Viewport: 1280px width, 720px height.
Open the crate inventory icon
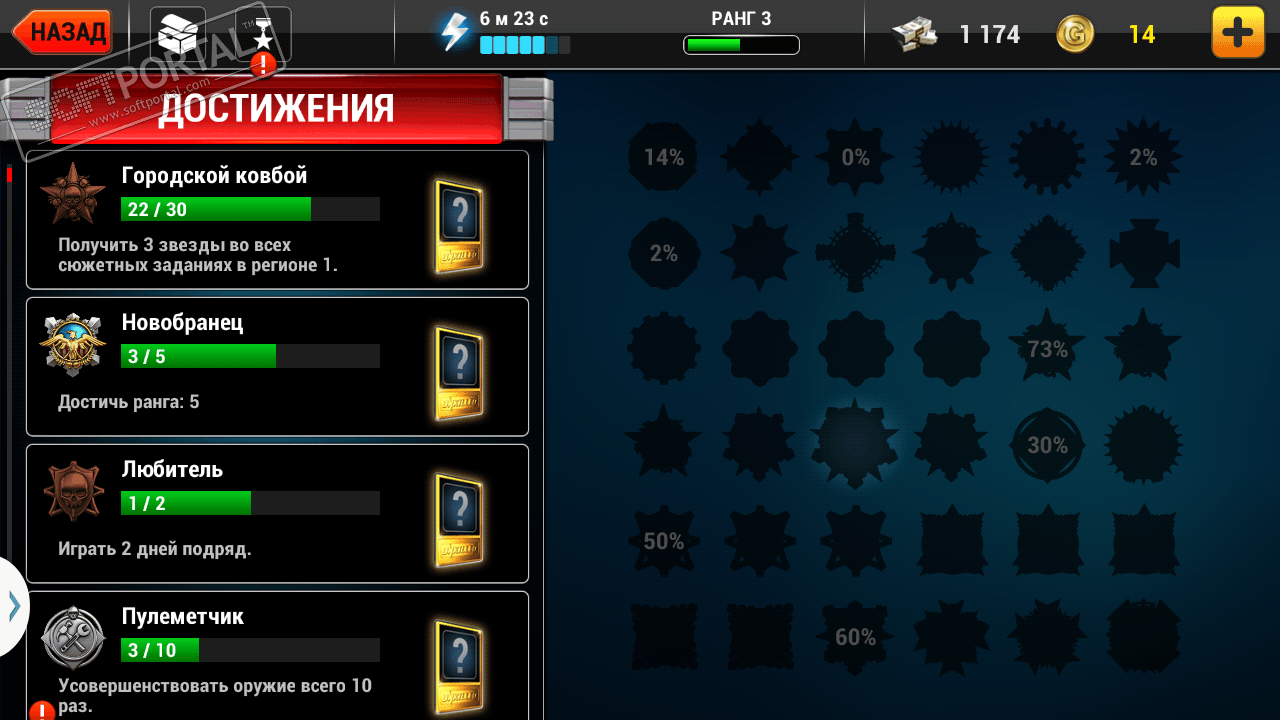(x=177, y=34)
